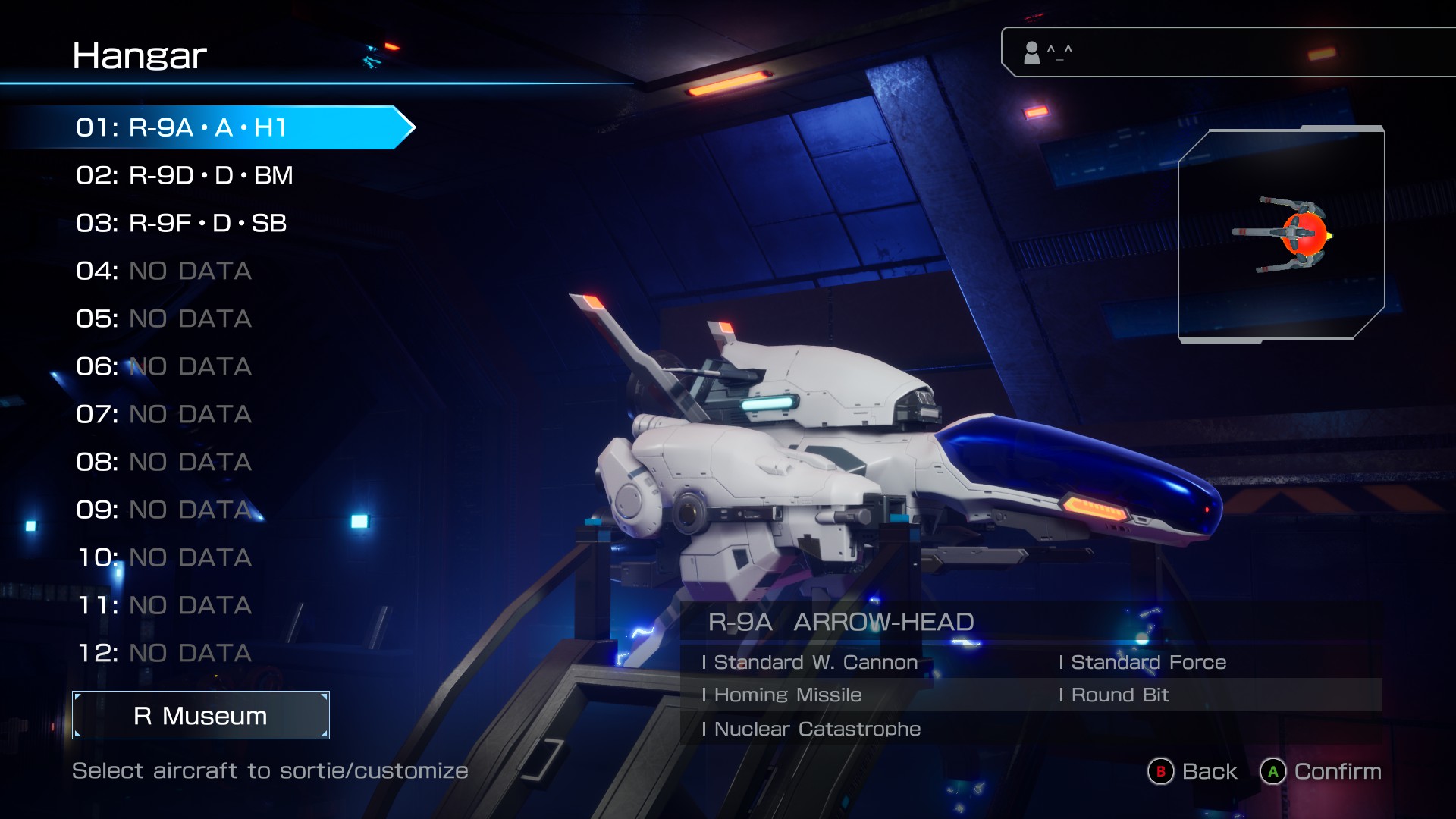
Task: Click the Back option
Action: [1193, 771]
